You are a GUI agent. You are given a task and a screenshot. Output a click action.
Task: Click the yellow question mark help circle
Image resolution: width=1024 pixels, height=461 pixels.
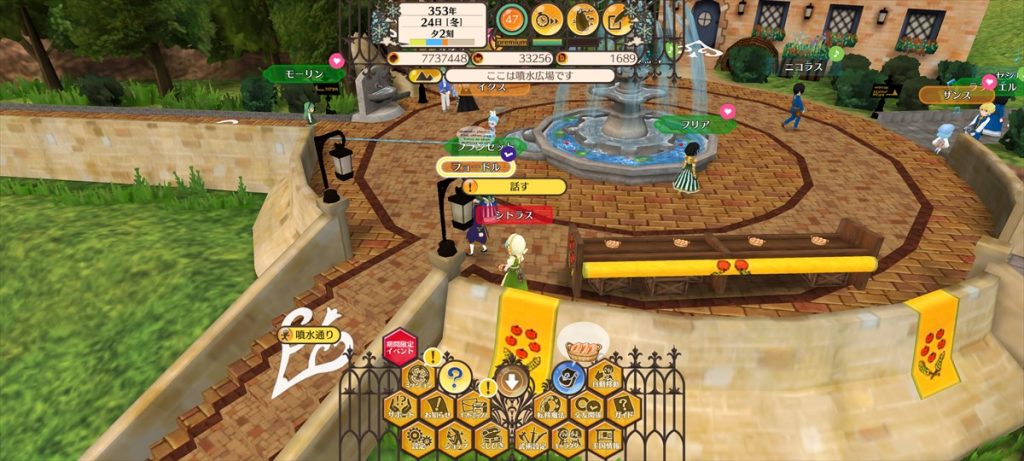455,378
